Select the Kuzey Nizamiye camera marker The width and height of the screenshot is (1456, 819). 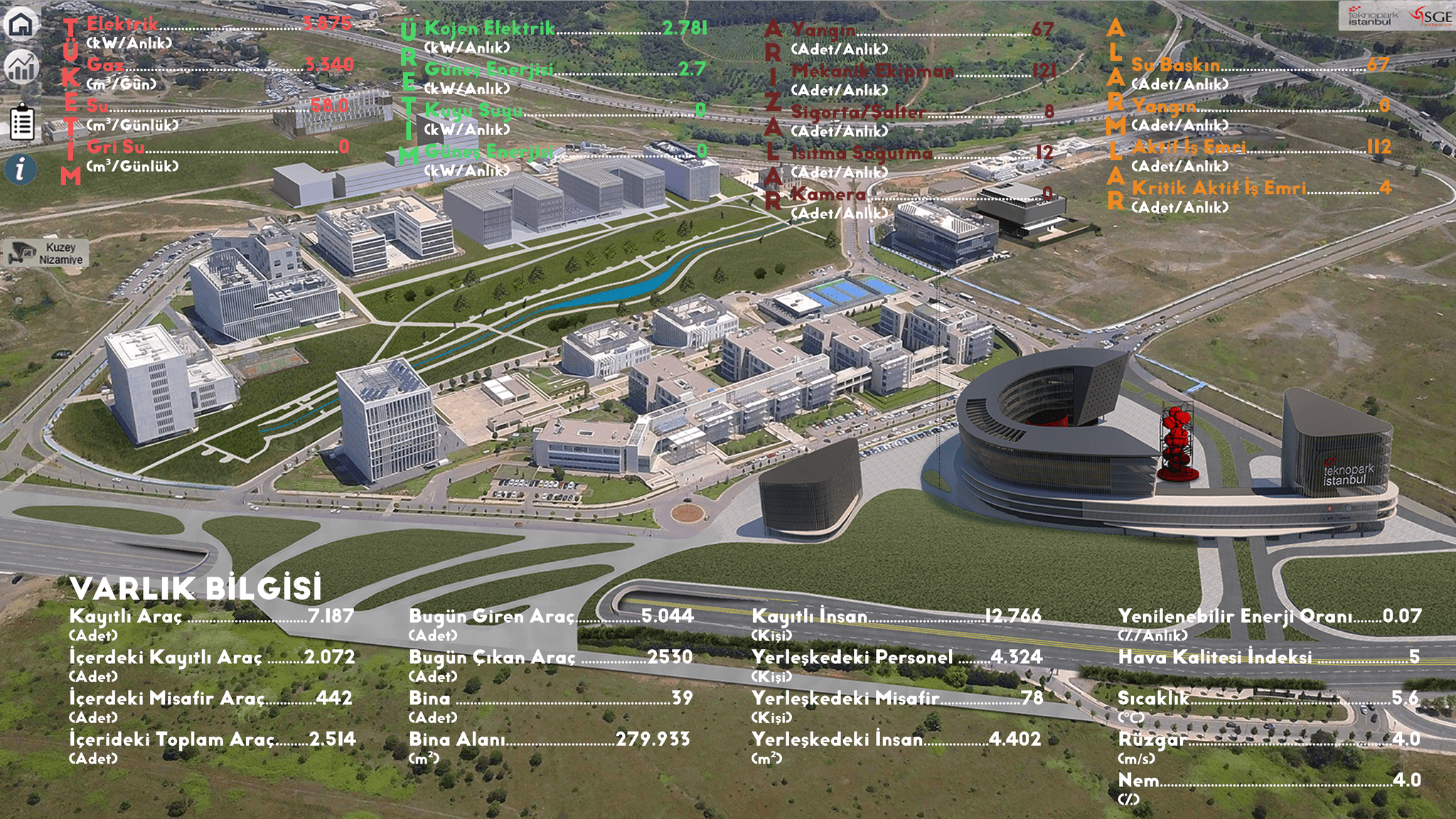[46, 253]
